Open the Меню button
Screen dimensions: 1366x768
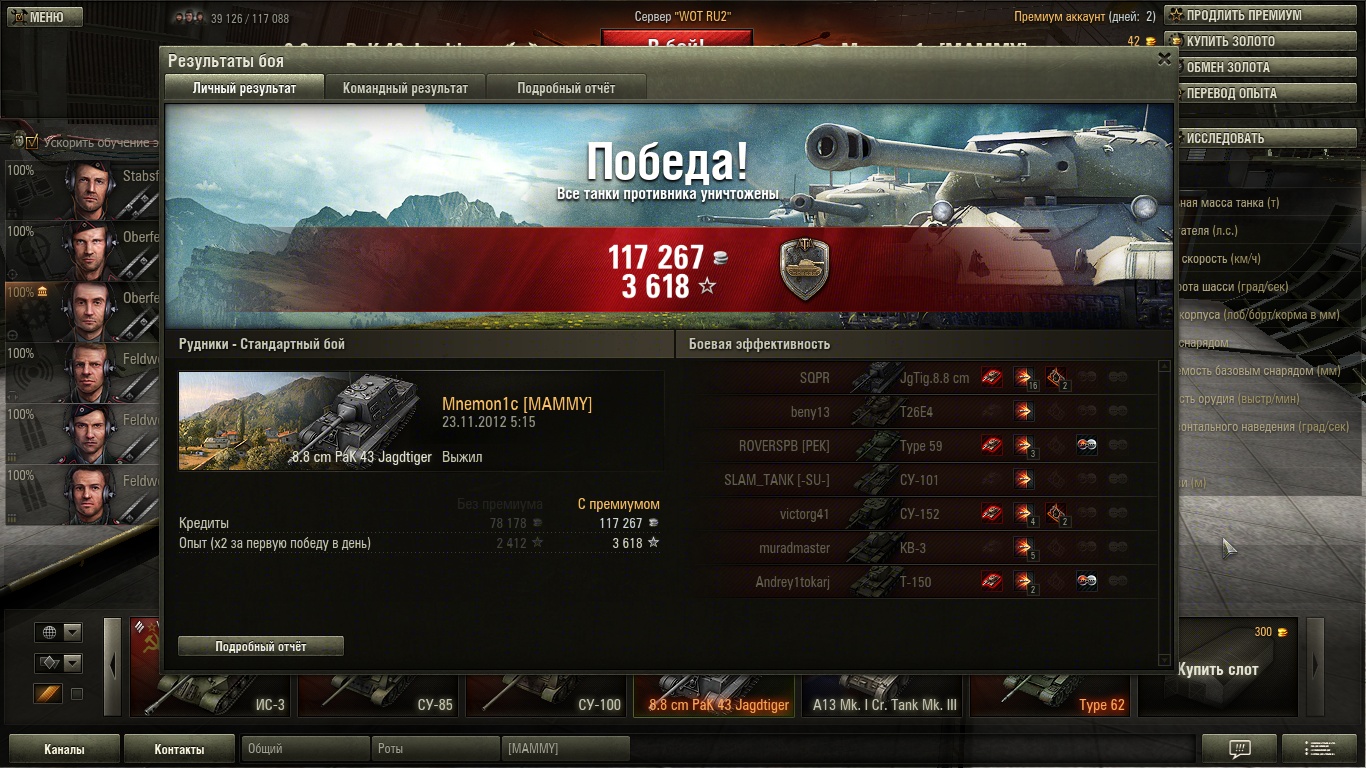40,17
